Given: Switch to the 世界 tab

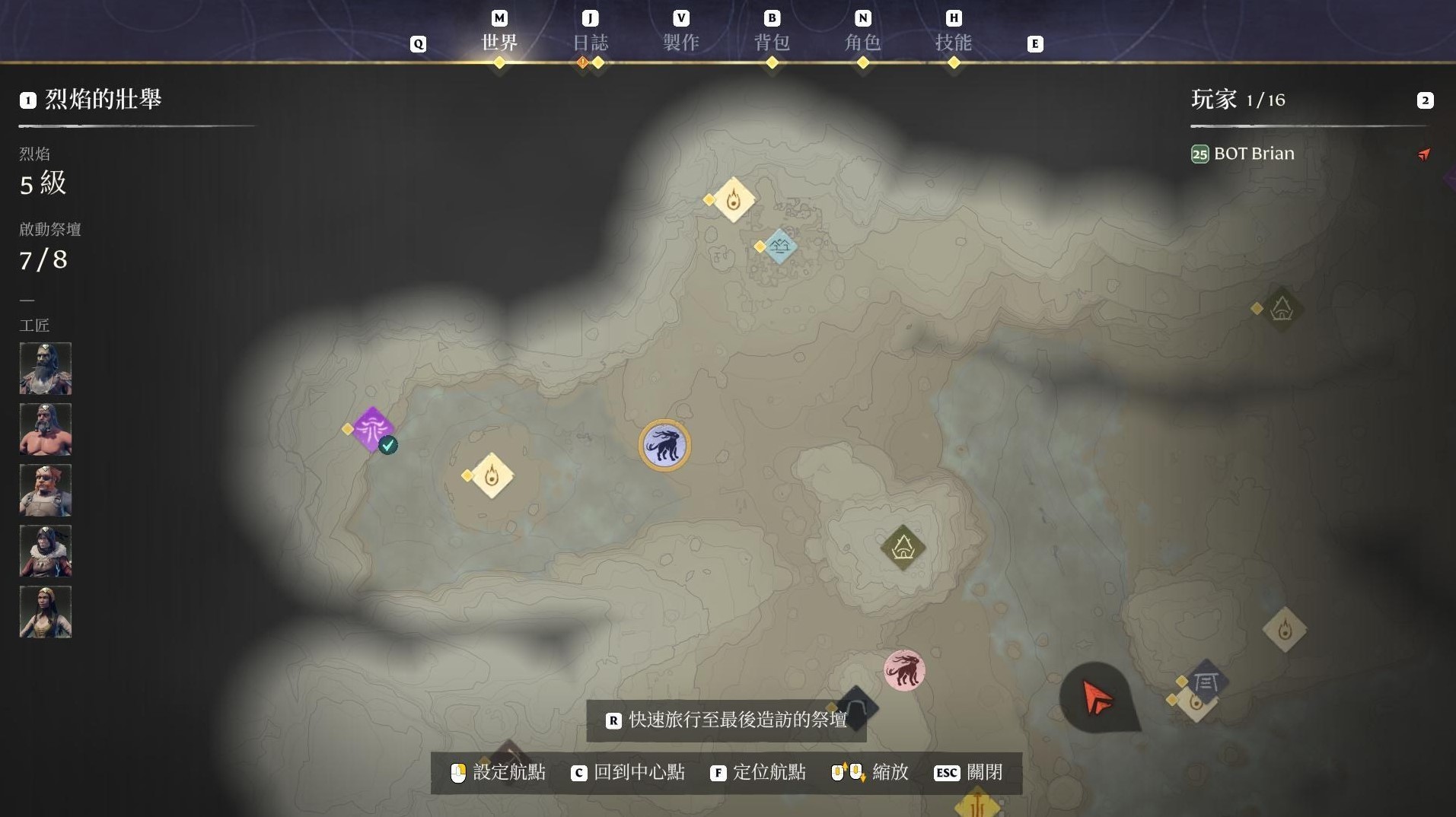Looking at the screenshot, I should 499,42.
